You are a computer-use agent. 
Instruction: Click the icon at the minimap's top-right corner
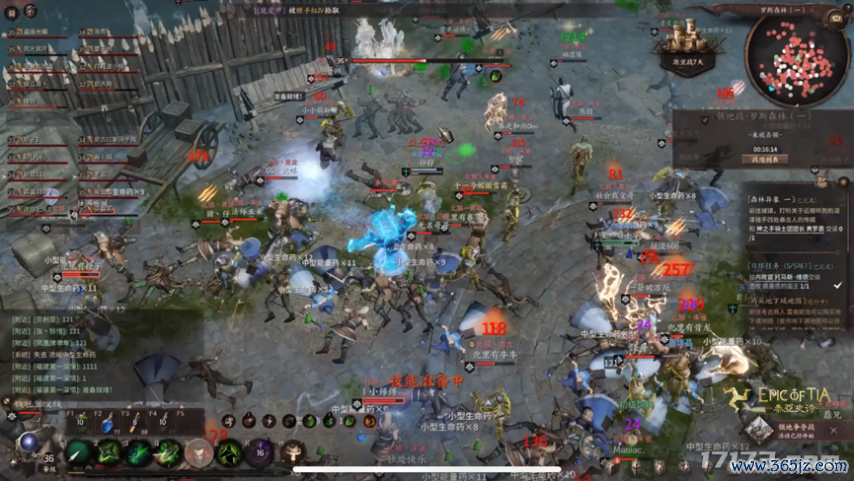(x=835, y=18)
